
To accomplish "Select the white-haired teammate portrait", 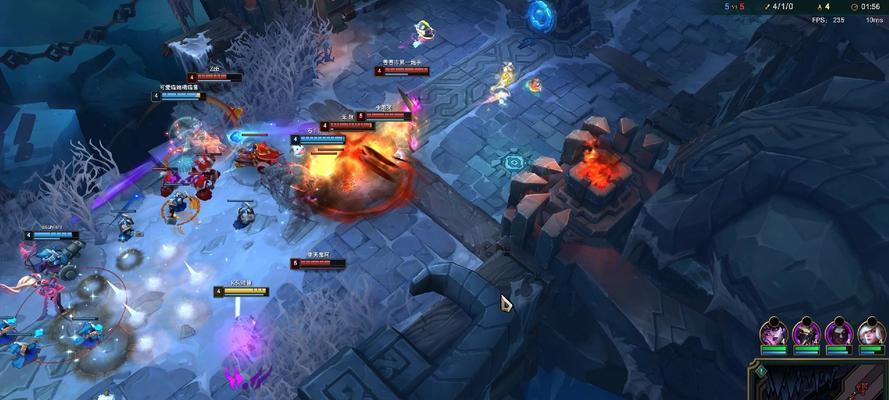I will [871, 334].
